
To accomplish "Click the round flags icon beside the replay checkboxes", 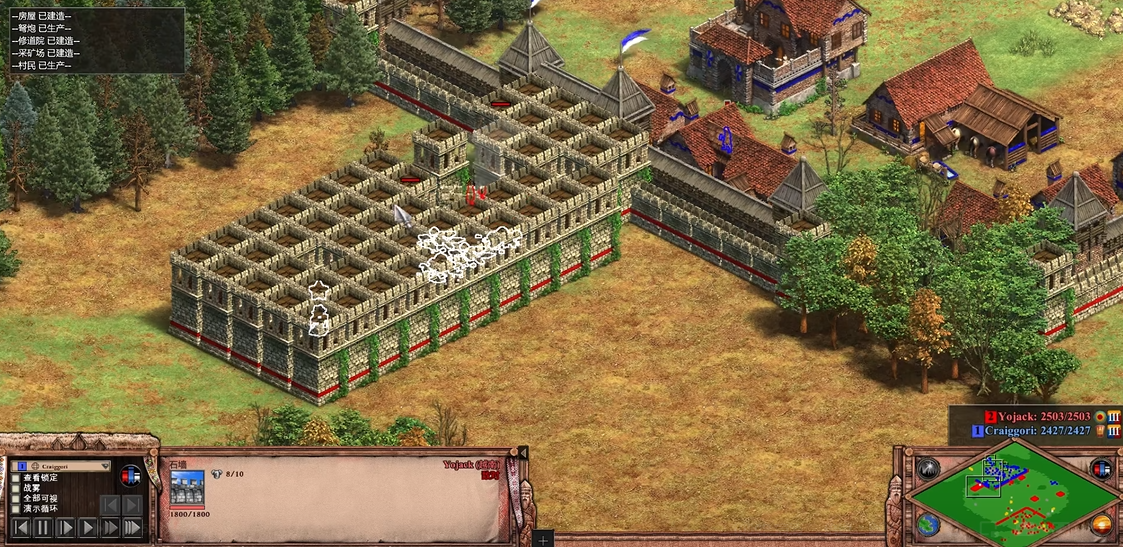I will [130, 477].
